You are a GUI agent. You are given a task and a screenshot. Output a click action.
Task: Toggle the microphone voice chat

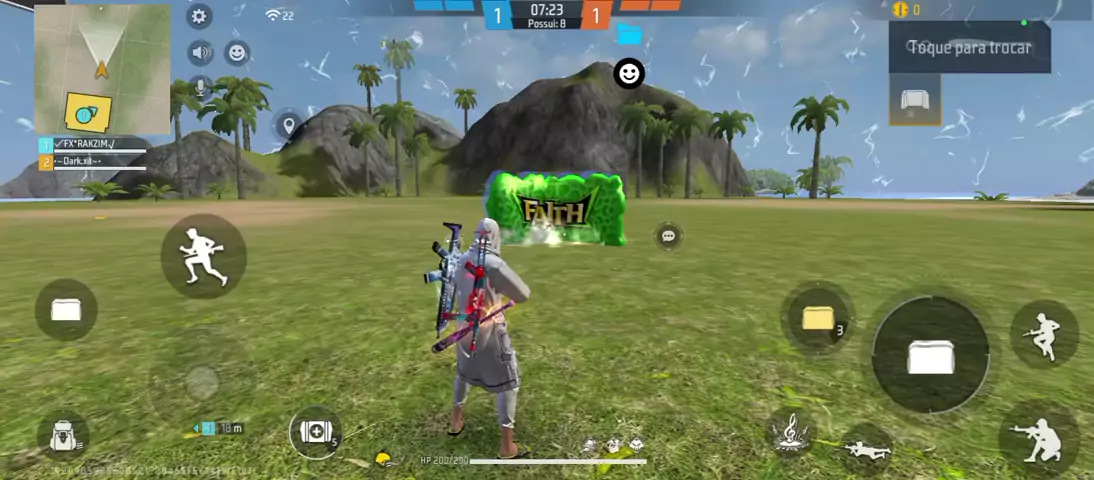[200, 87]
